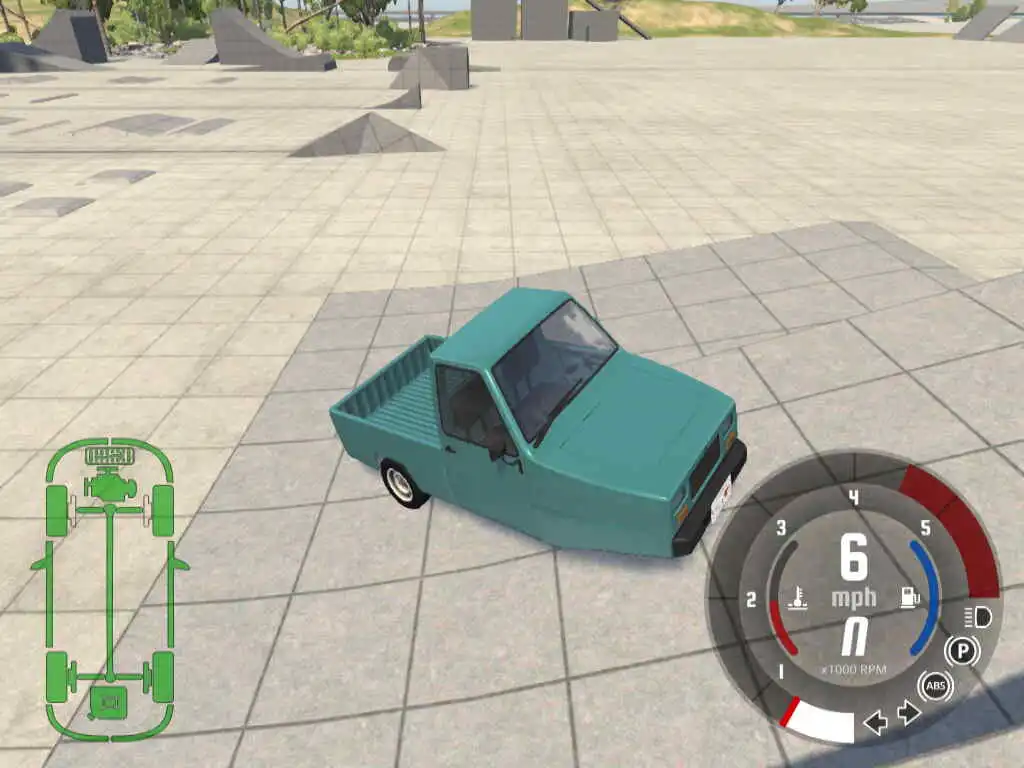The width and height of the screenshot is (1024, 768).
Task: Click the parking brake P indicator
Action: tap(962, 651)
